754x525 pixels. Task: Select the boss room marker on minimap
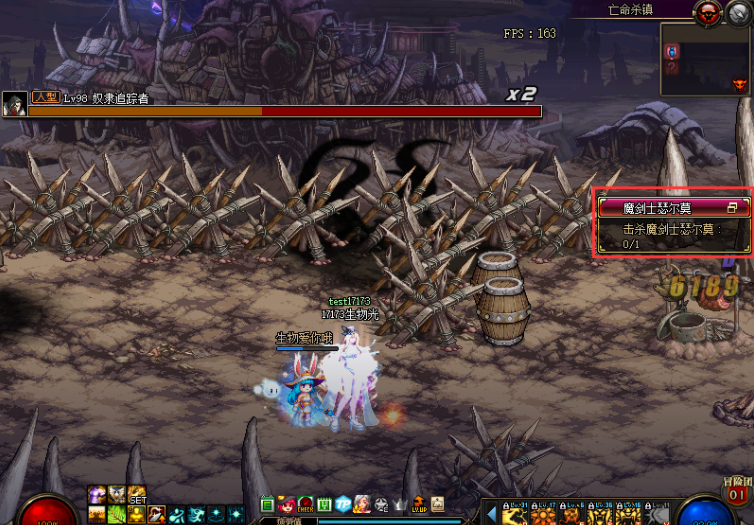tap(739, 86)
